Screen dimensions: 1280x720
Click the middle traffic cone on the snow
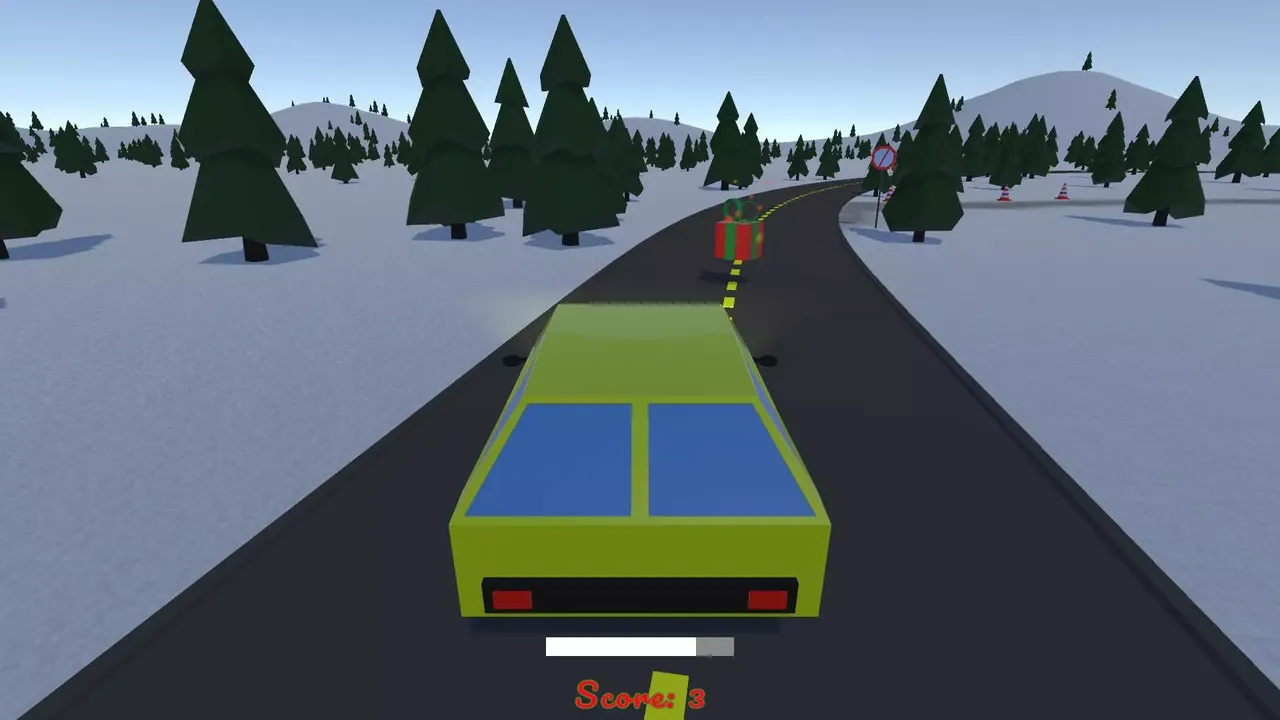click(x=1004, y=192)
